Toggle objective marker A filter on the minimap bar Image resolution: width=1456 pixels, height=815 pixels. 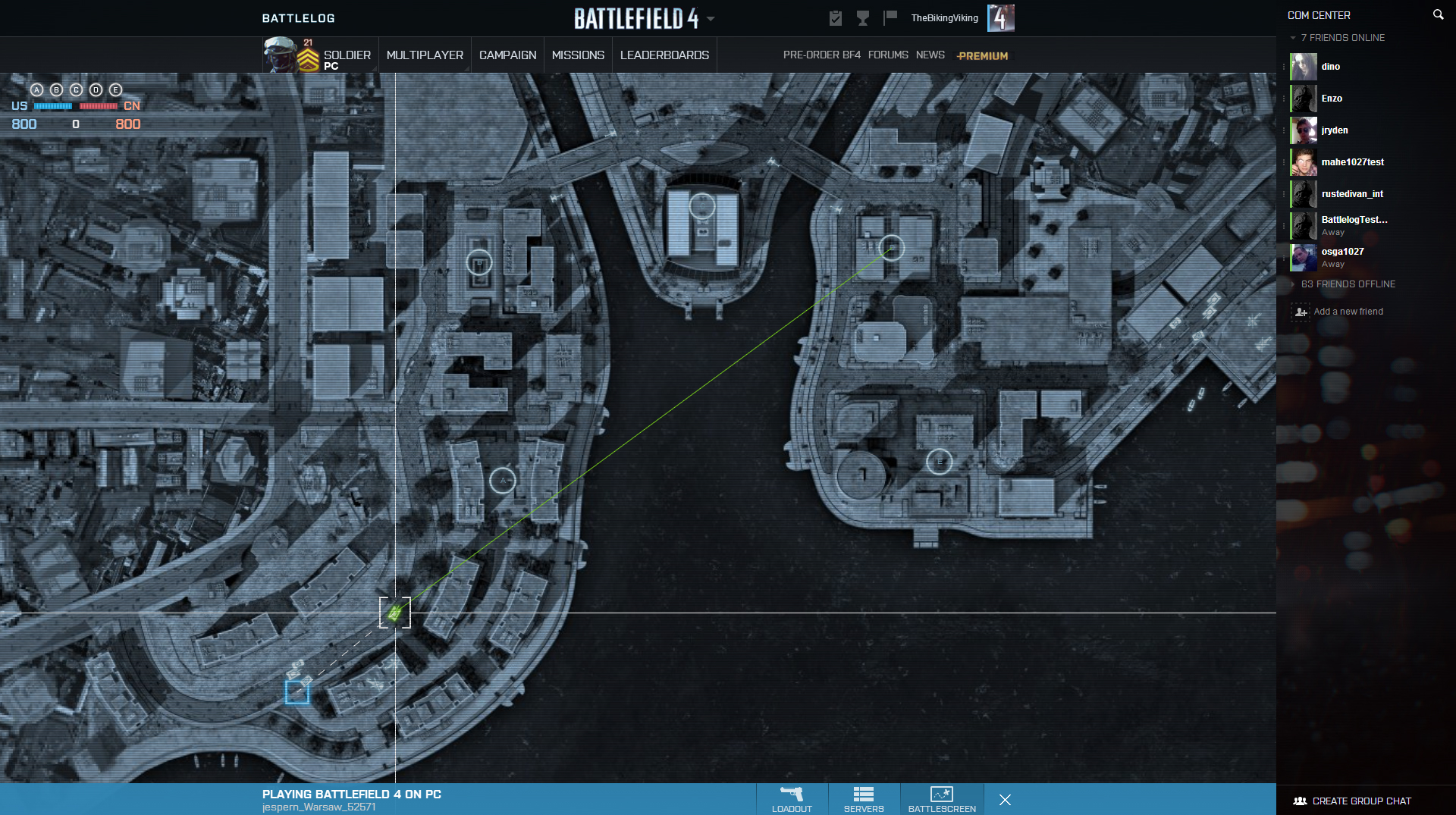[36, 89]
